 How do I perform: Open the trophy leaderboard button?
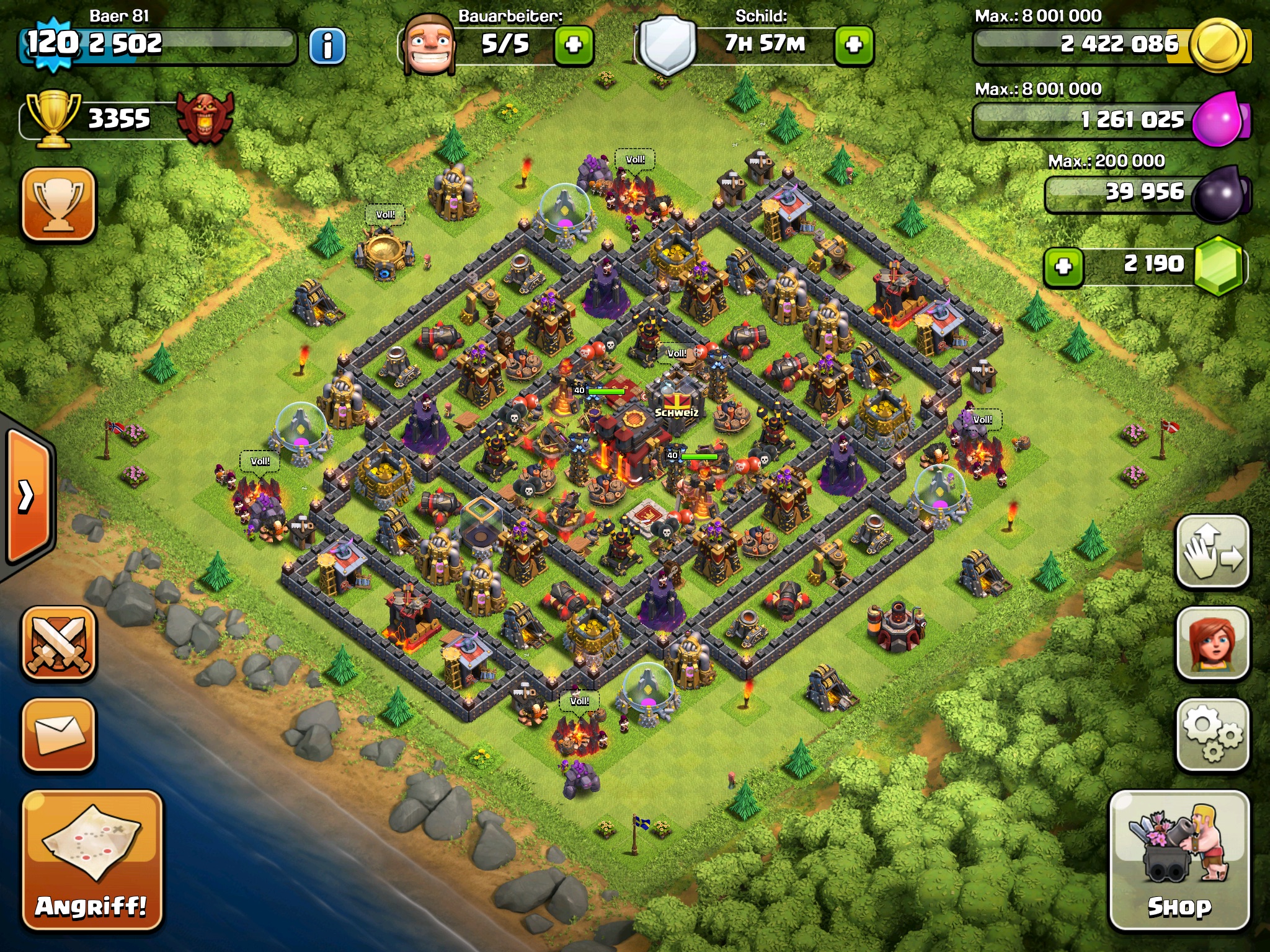coord(59,203)
